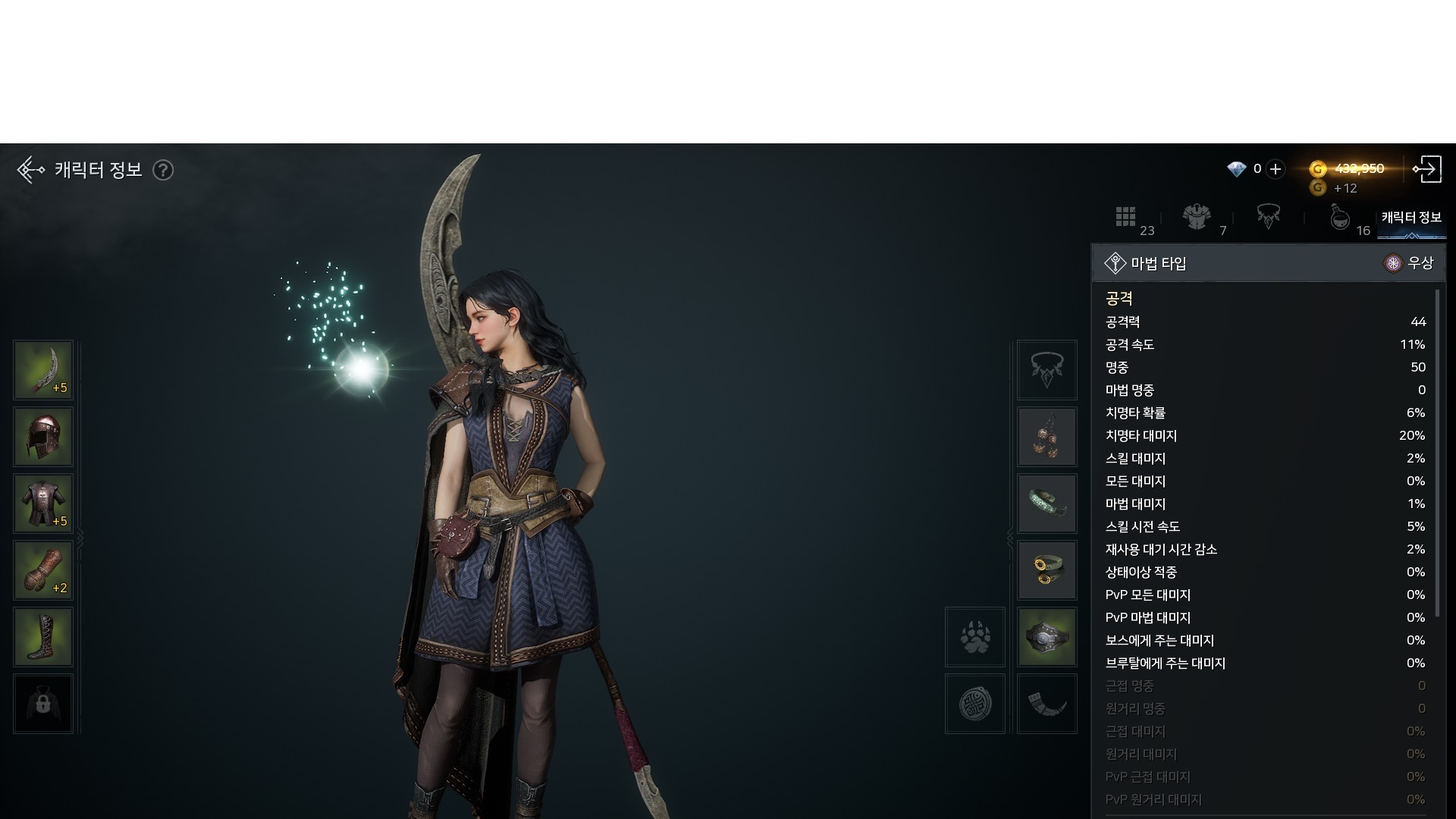Image resolution: width=1456 pixels, height=819 pixels.
Task: Choose the gold ring slot
Action: [1047, 571]
